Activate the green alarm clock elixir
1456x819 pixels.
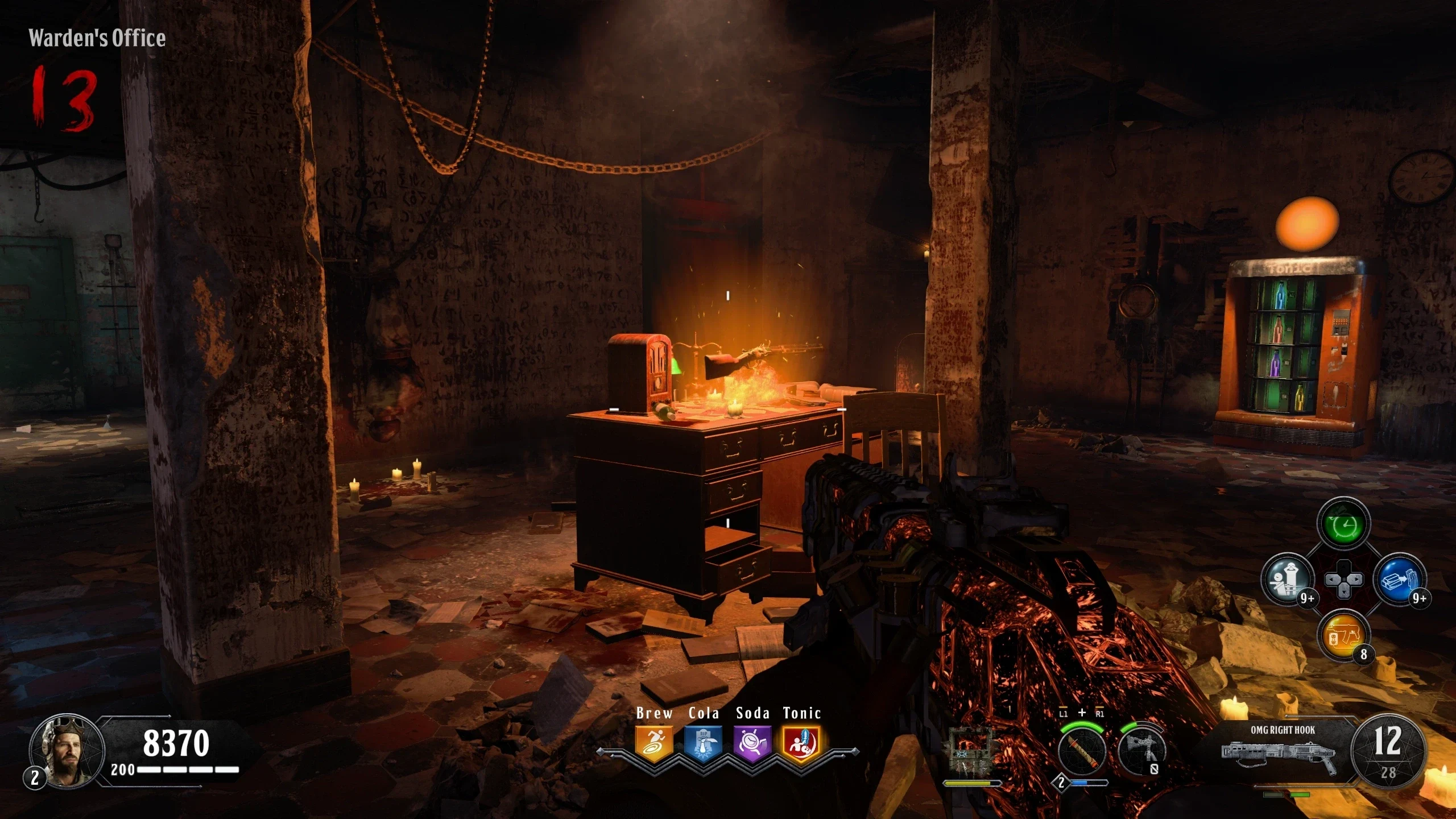click(1343, 524)
